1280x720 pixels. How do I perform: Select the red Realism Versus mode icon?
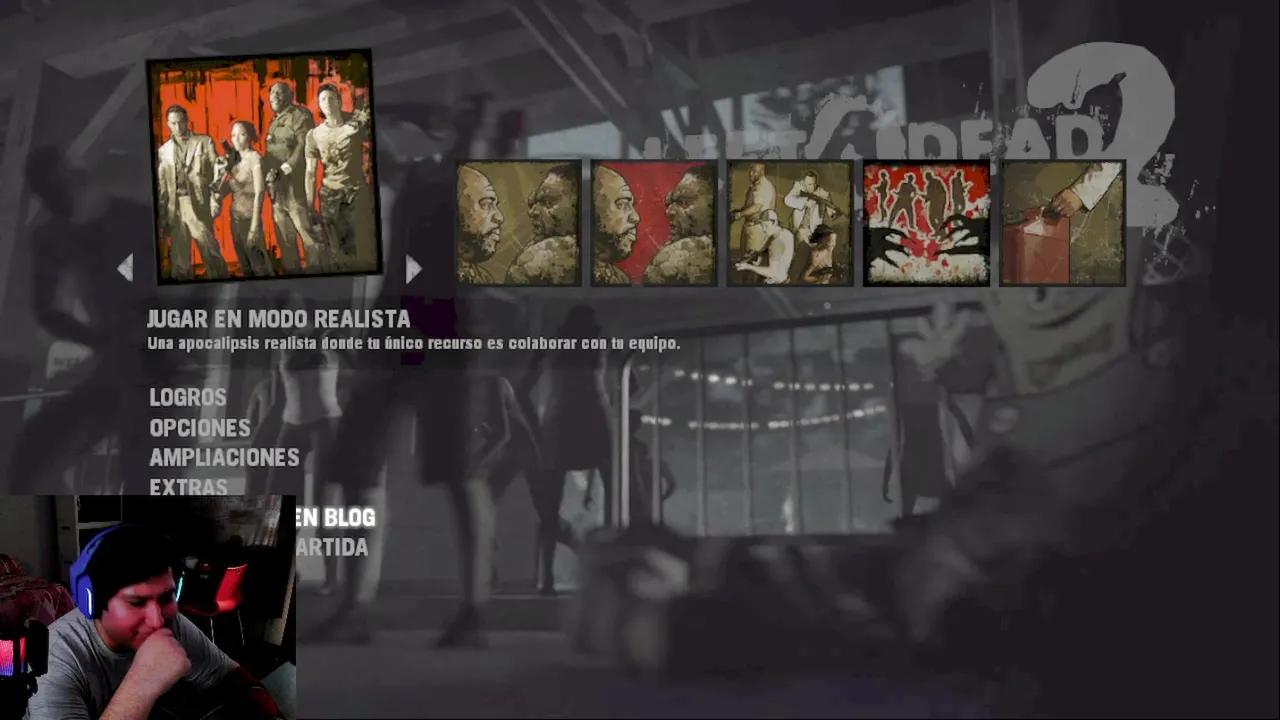tap(652, 222)
